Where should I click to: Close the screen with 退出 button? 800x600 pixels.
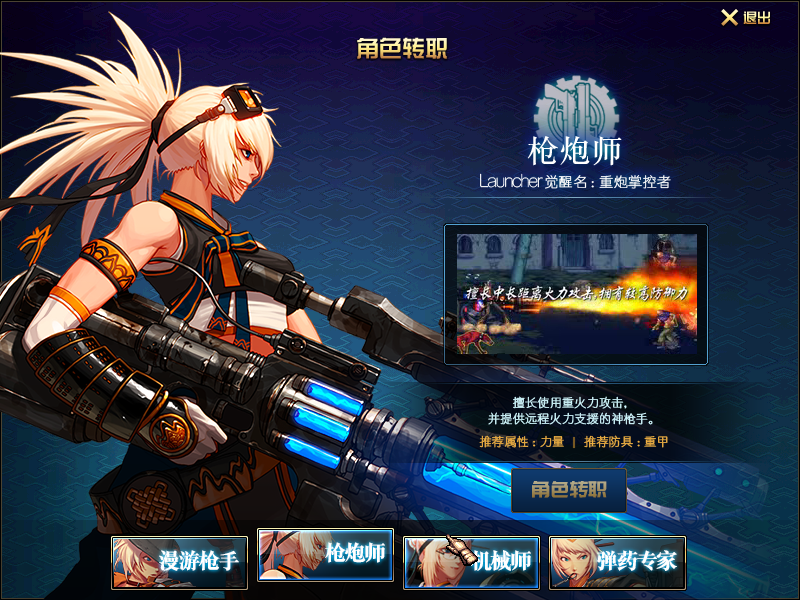pyautogui.click(x=746, y=18)
